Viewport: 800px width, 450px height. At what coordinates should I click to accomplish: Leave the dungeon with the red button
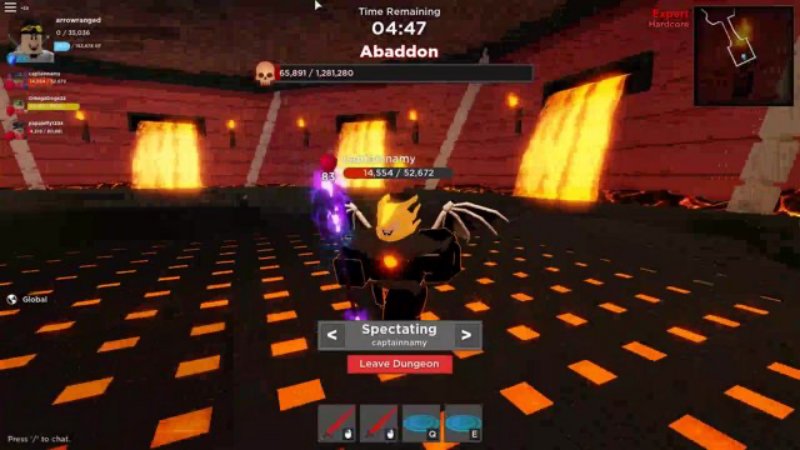coord(399,364)
